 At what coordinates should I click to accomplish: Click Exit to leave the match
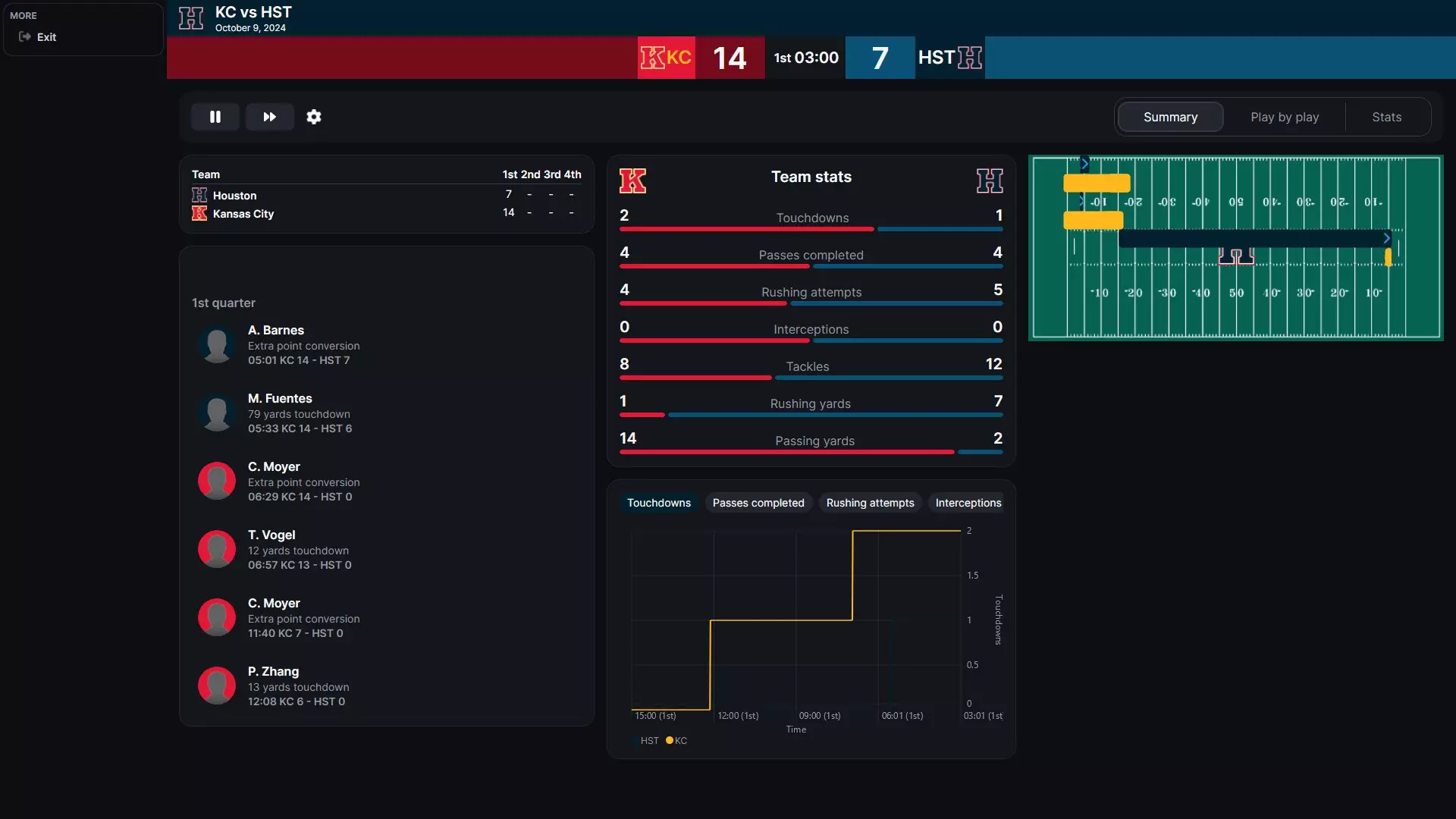(45, 36)
